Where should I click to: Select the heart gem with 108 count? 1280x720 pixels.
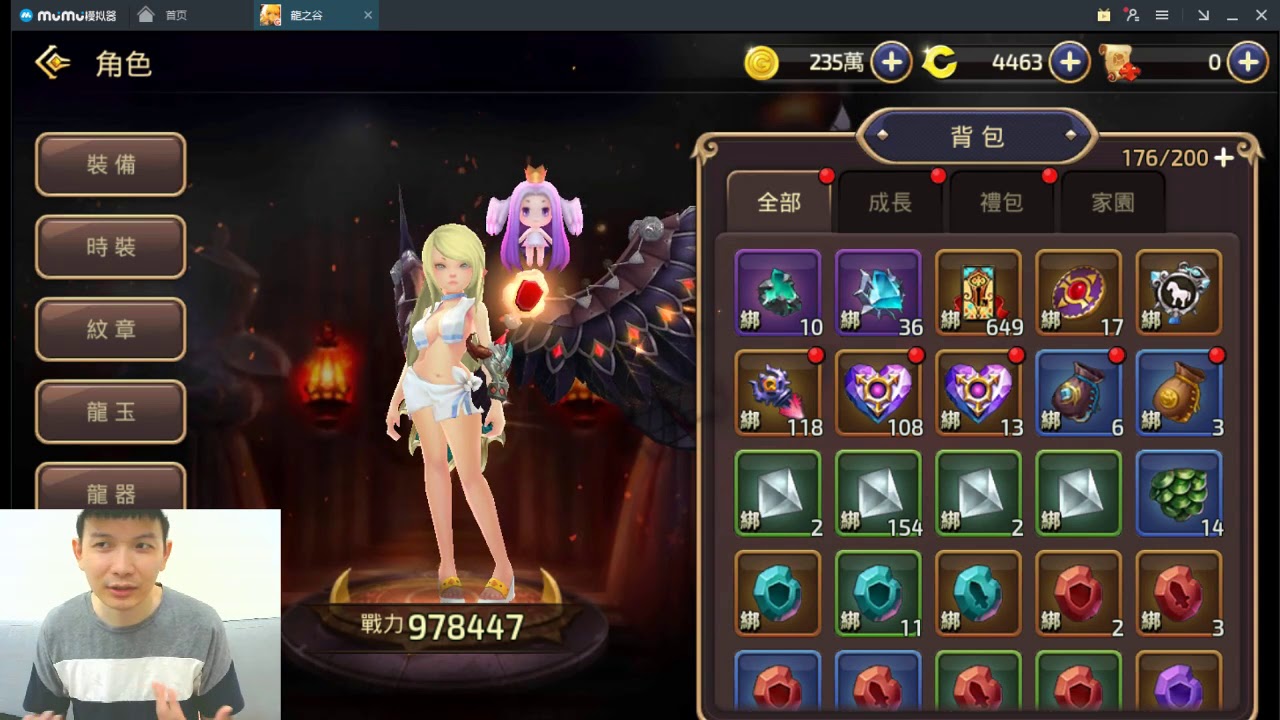[x=878, y=392]
